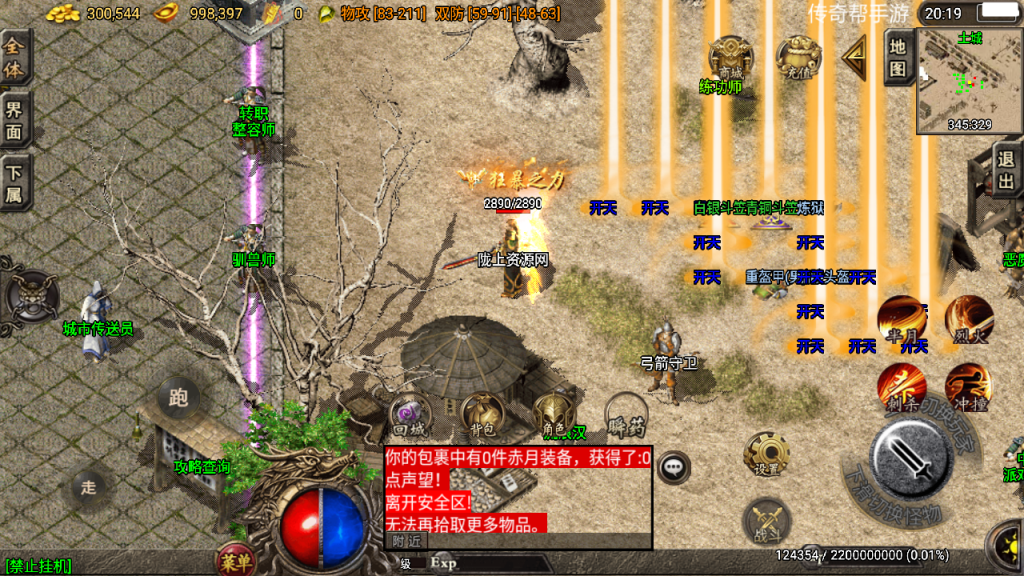Screen dimensions: 1024x576
Task: Tap the 退出 exit button
Action: pos(1007,170)
